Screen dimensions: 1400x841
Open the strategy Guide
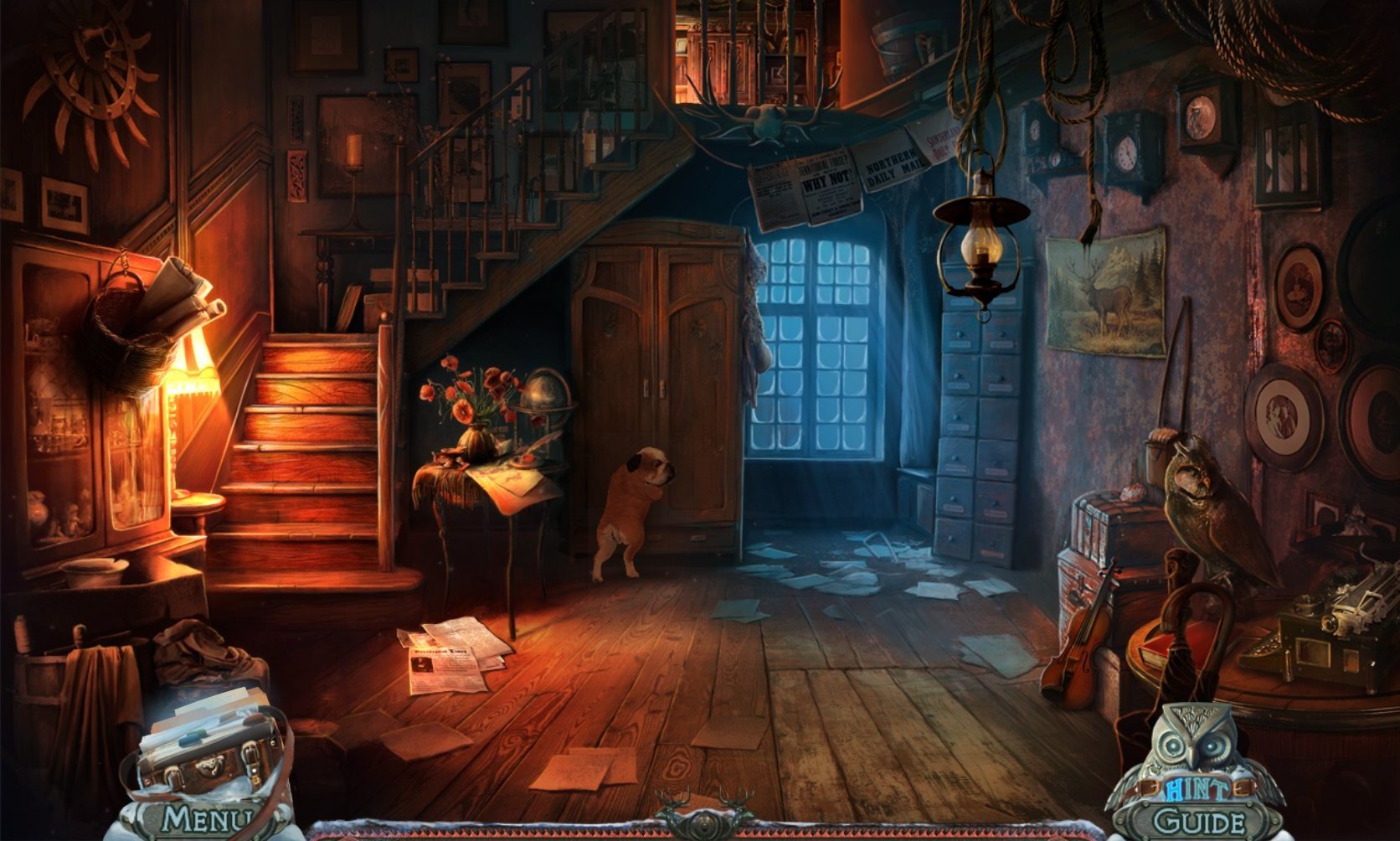[x=1197, y=822]
